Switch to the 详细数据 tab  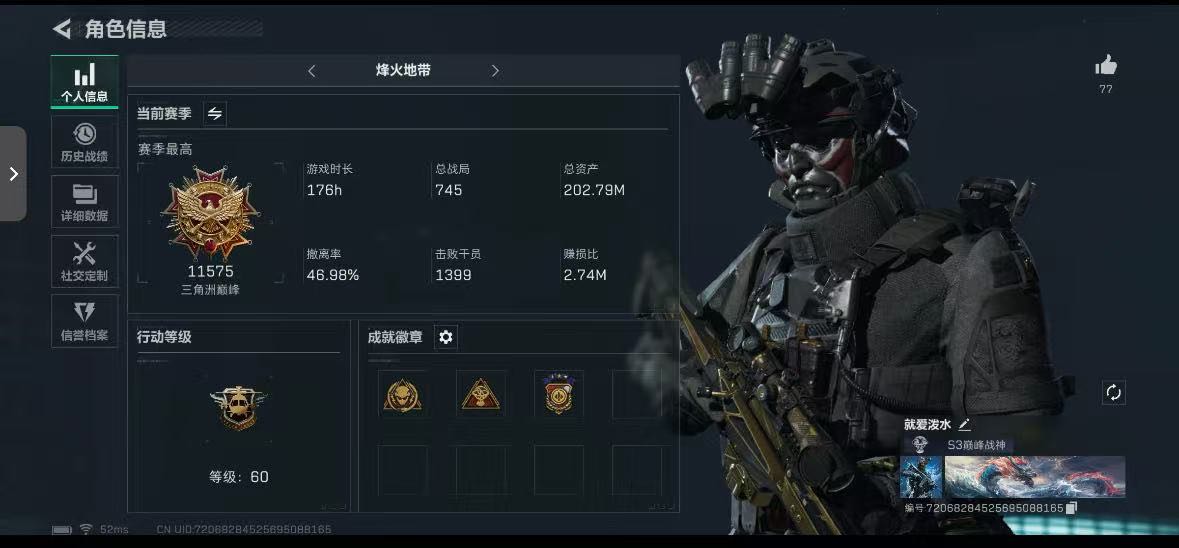pyautogui.click(x=85, y=202)
